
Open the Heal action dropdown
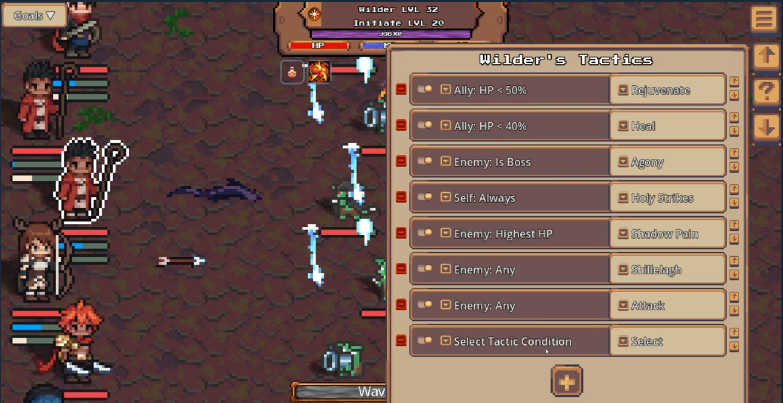pyautogui.click(x=666, y=126)
